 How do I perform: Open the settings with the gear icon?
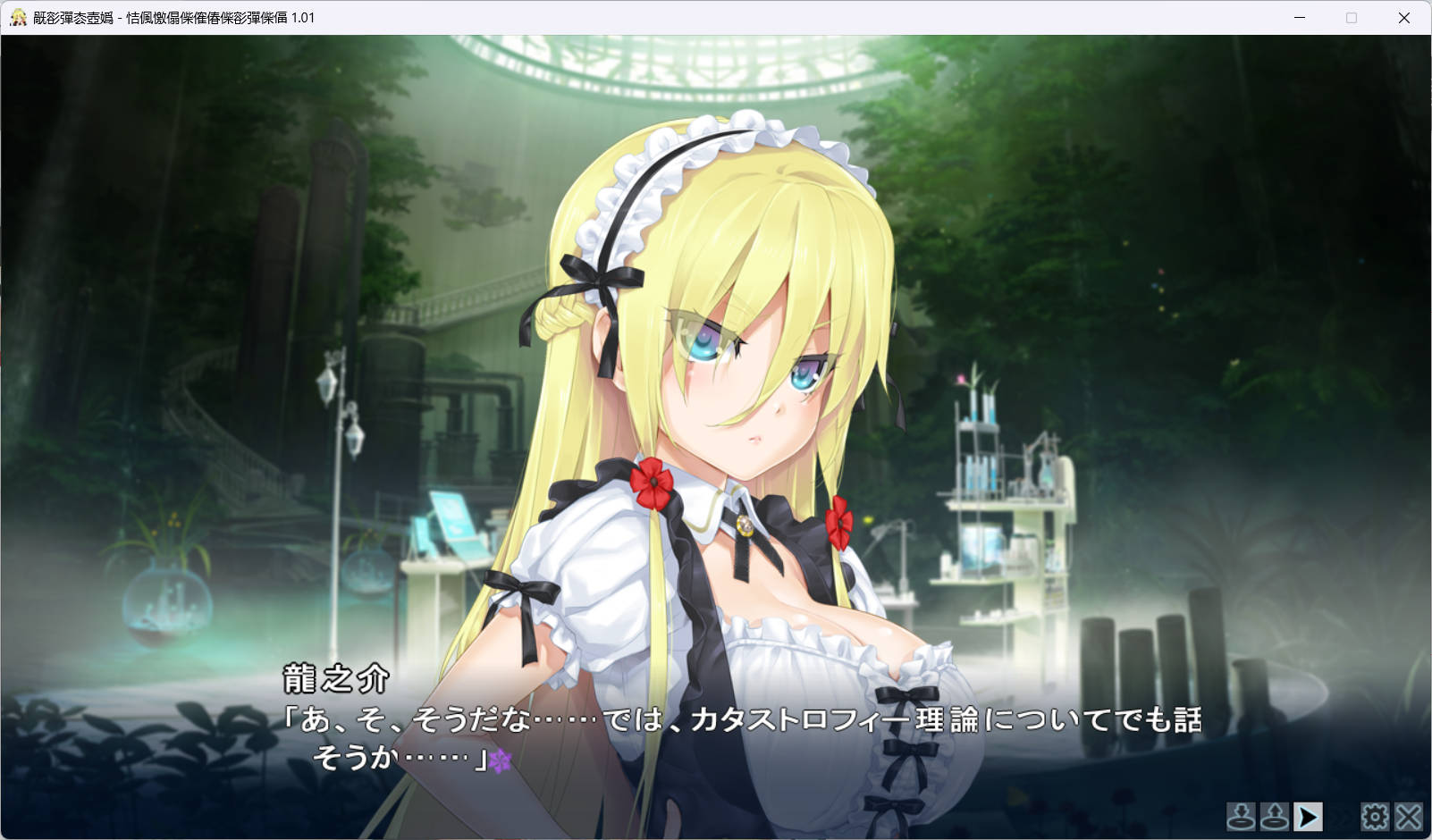click(x=1374, y=816)
